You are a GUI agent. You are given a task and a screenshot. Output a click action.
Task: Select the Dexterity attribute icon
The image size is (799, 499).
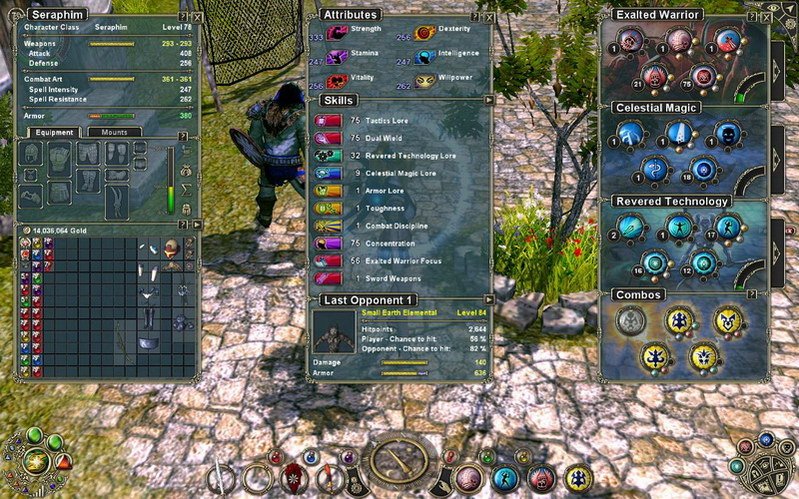pyautogui.click(x=425, y=34)
